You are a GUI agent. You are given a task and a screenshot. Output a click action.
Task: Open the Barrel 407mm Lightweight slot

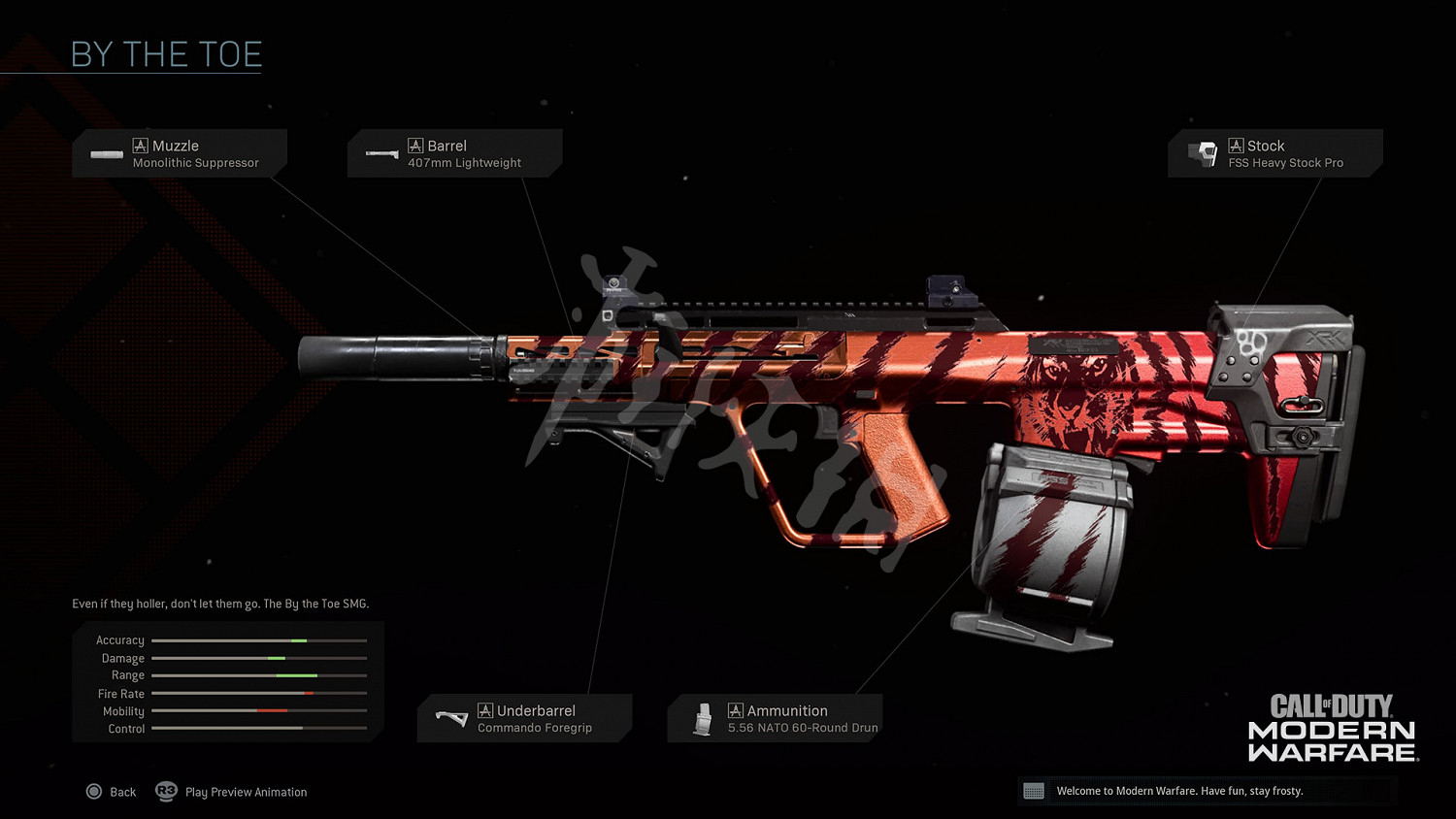(x=454, y=153)
